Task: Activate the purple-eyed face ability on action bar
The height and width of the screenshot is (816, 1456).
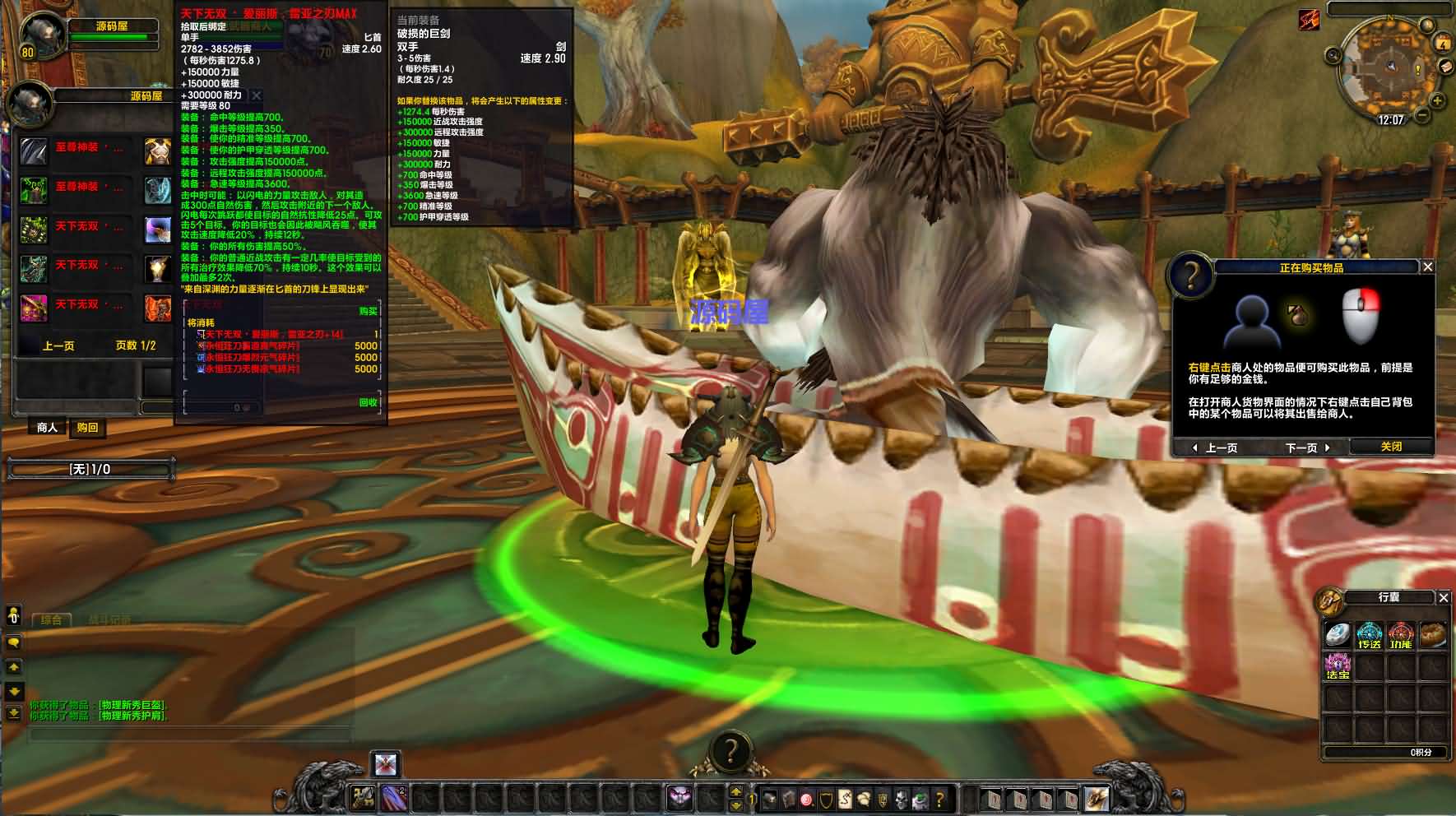Action: click(x=679, y=798)
